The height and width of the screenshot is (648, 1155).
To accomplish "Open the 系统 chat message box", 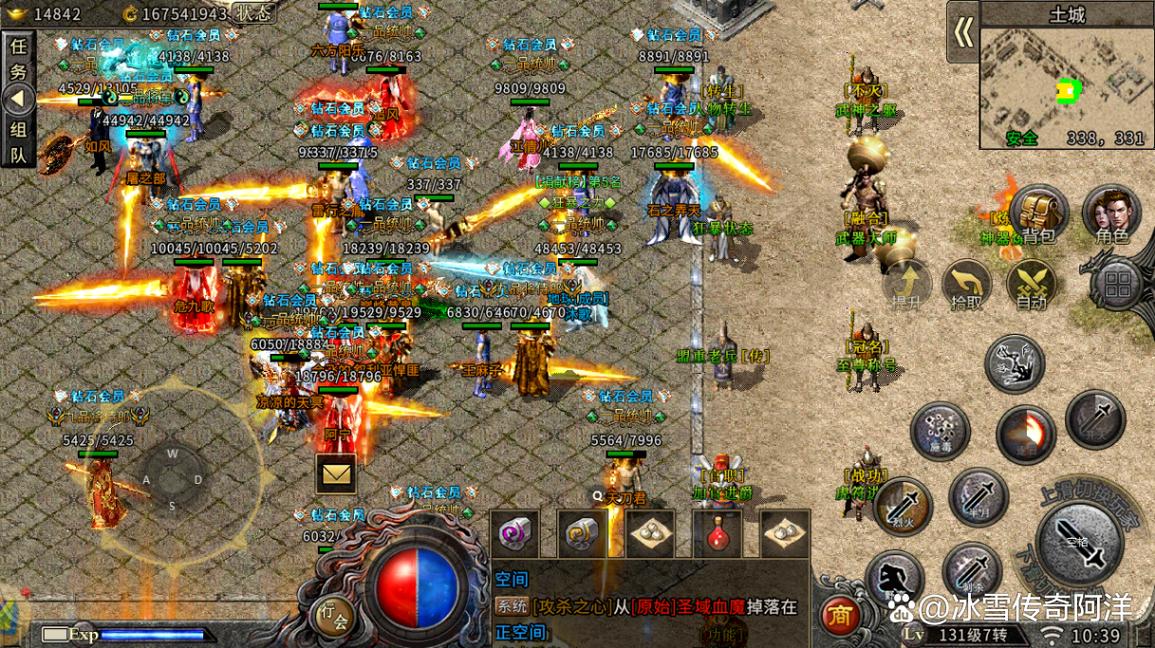I will 650,606.
